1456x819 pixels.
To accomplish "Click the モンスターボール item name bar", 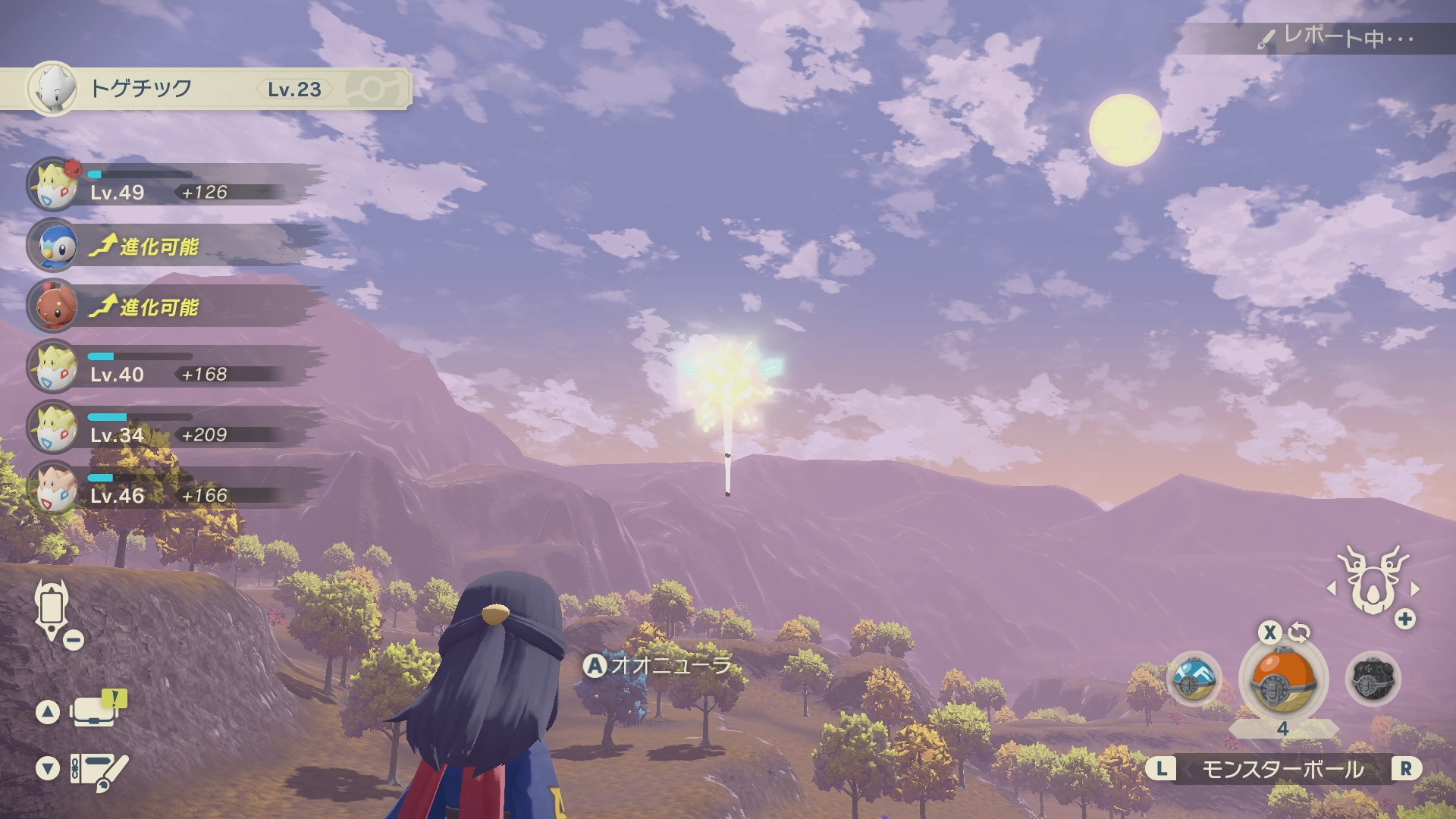I will [1282, 770].
